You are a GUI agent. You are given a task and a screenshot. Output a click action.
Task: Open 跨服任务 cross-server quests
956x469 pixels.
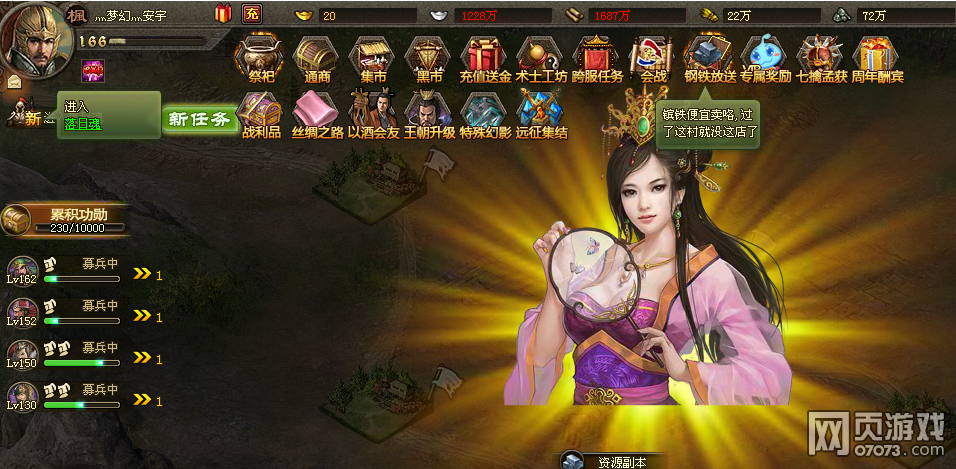pyautogui.click(x=599, y=57)
